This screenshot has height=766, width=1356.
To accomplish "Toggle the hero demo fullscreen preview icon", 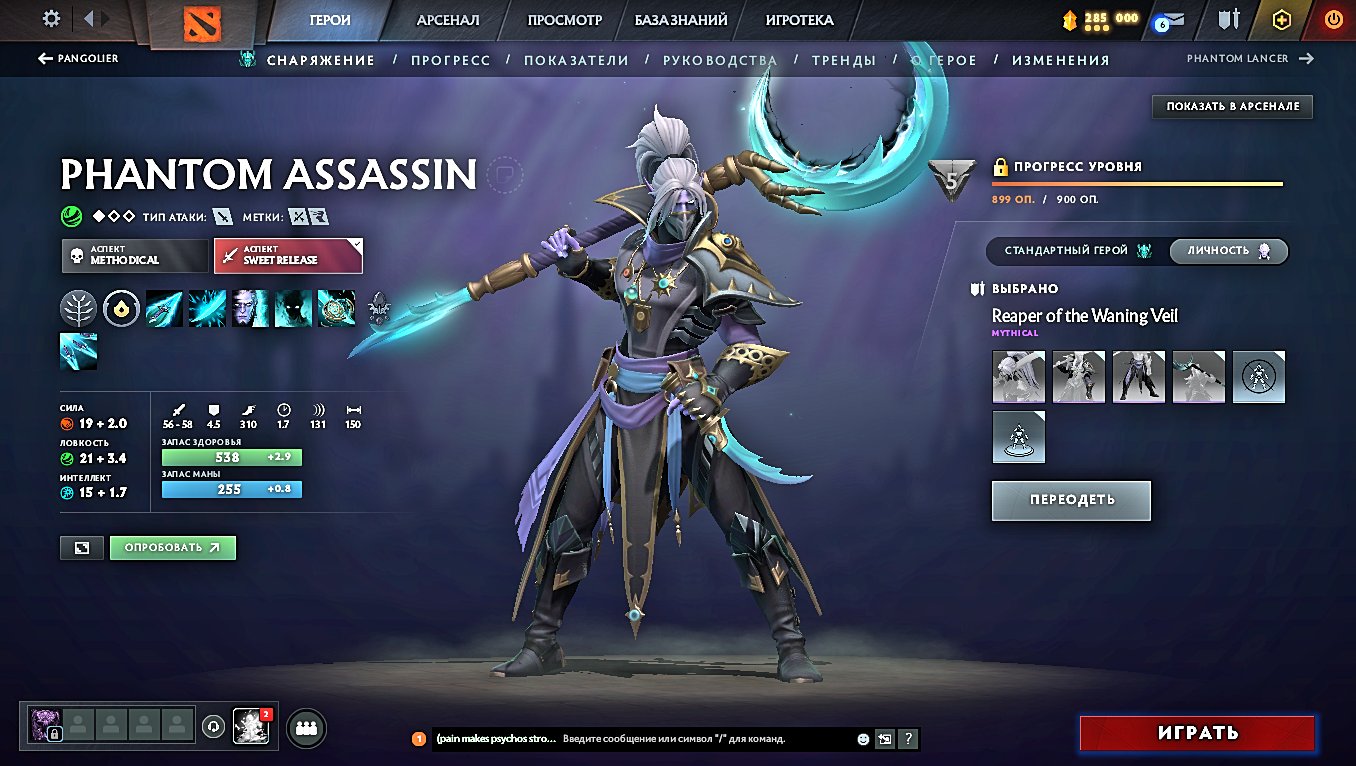I will (x=80, y=547).
